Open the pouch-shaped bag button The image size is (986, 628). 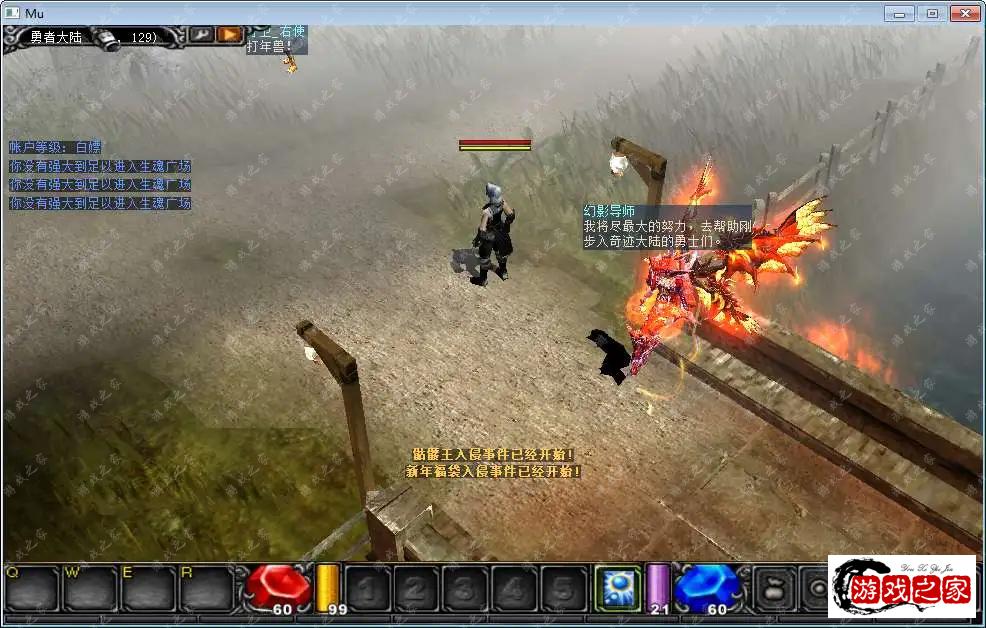774,587
